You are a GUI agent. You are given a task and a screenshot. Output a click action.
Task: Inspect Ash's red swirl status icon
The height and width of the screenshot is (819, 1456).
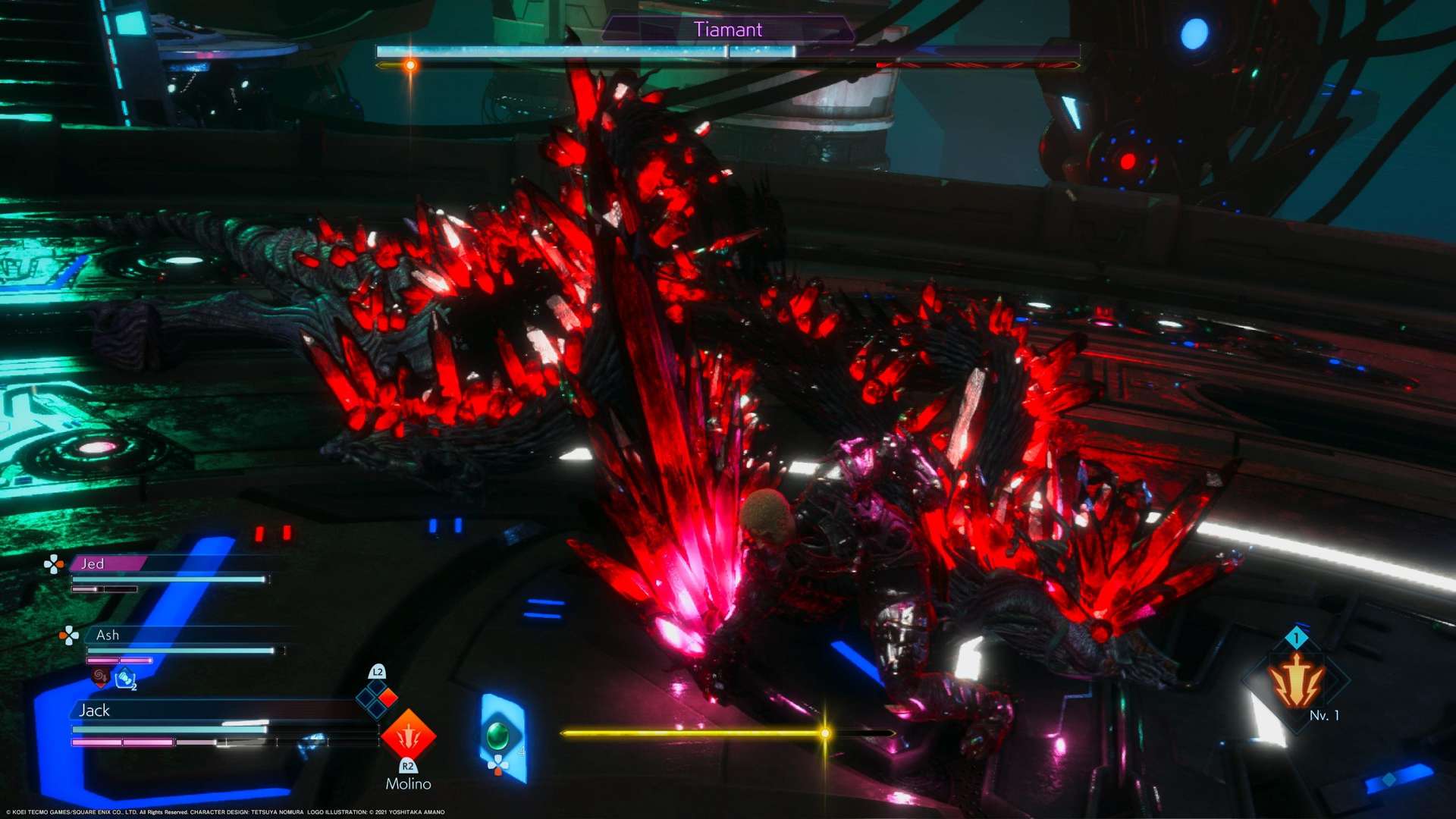click(x=99, y=675)
